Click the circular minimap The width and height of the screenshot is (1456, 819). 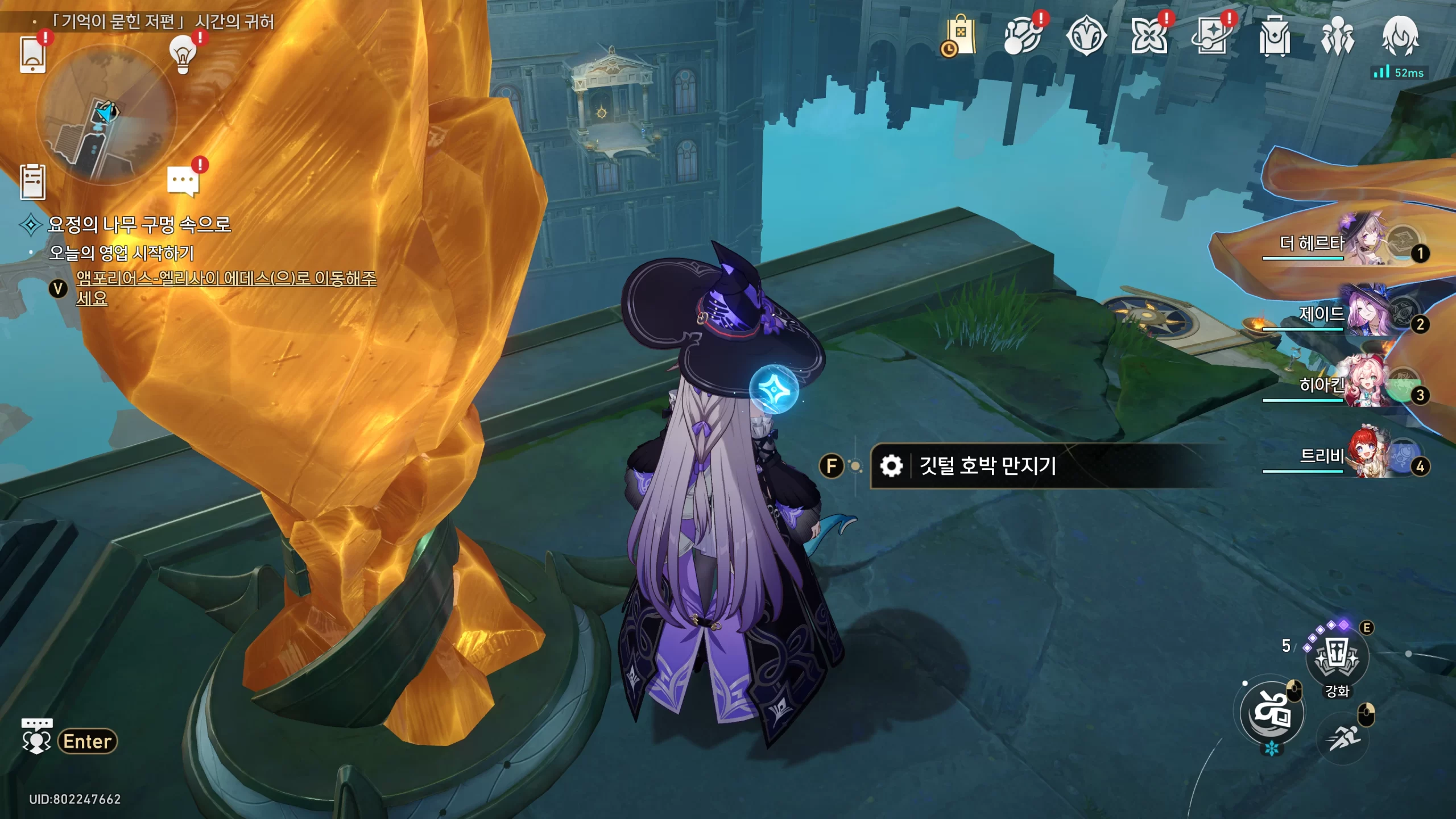pyautogui.click(x=106, y=115)
